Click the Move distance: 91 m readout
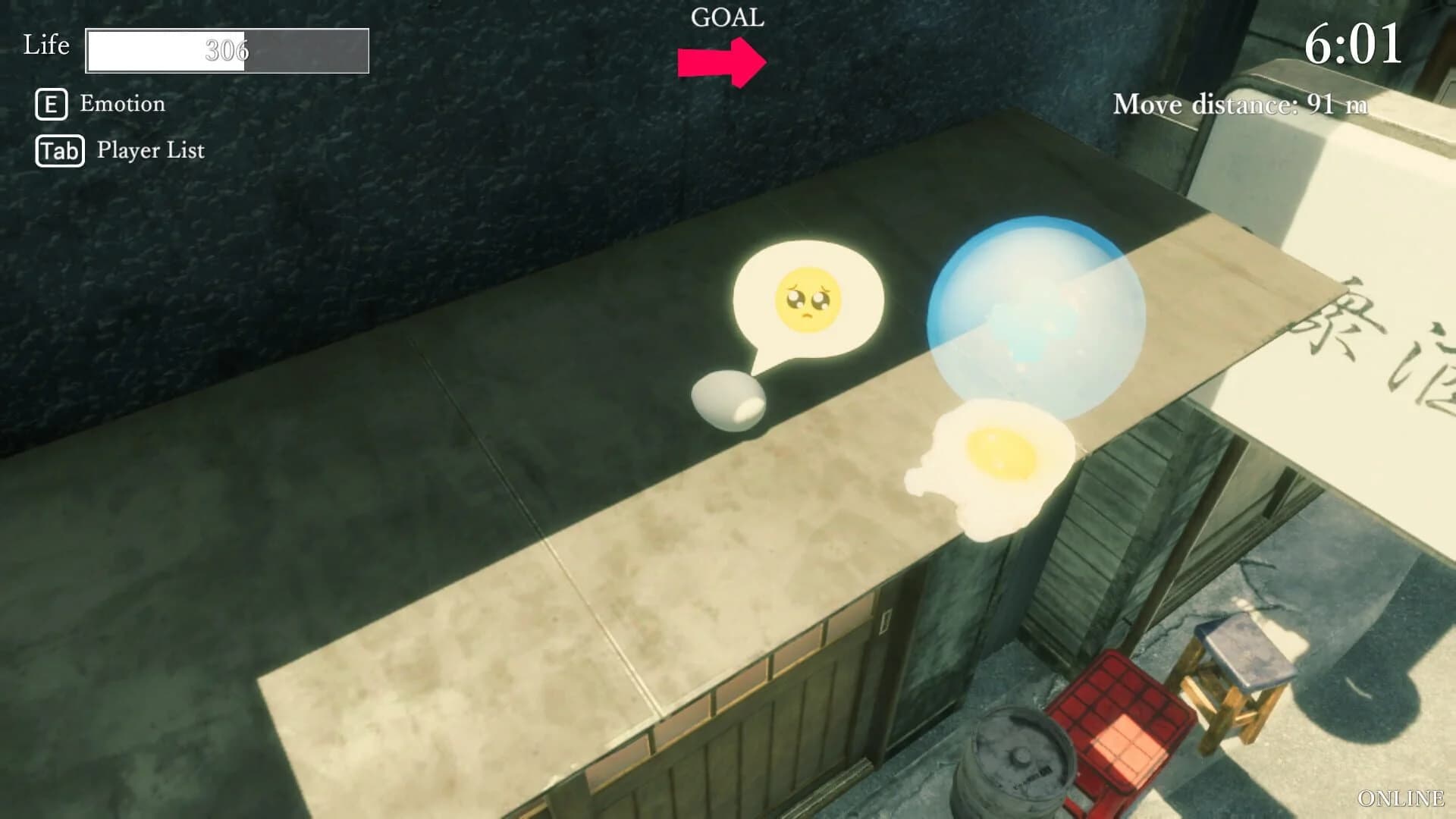Viewport: 1456px width, 819px height. coord(1241,105)
